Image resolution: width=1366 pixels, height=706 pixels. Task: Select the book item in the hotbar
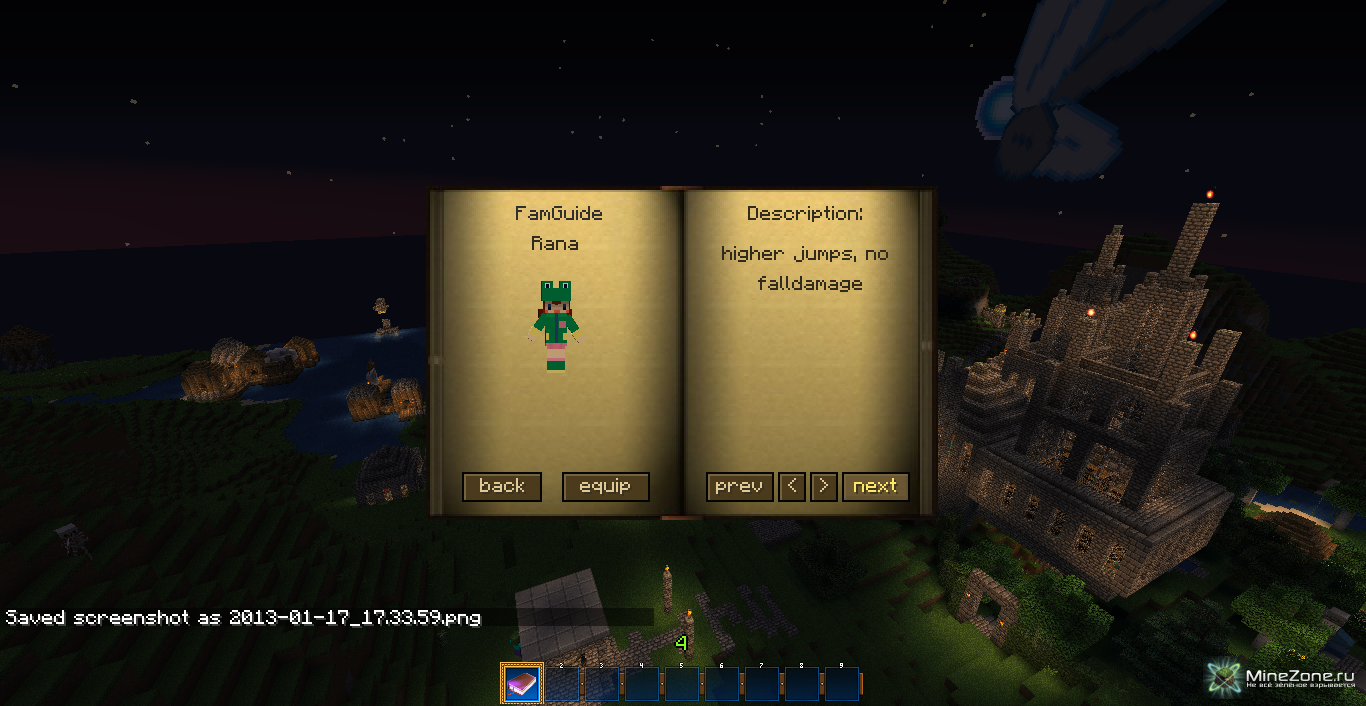point(521,684)
